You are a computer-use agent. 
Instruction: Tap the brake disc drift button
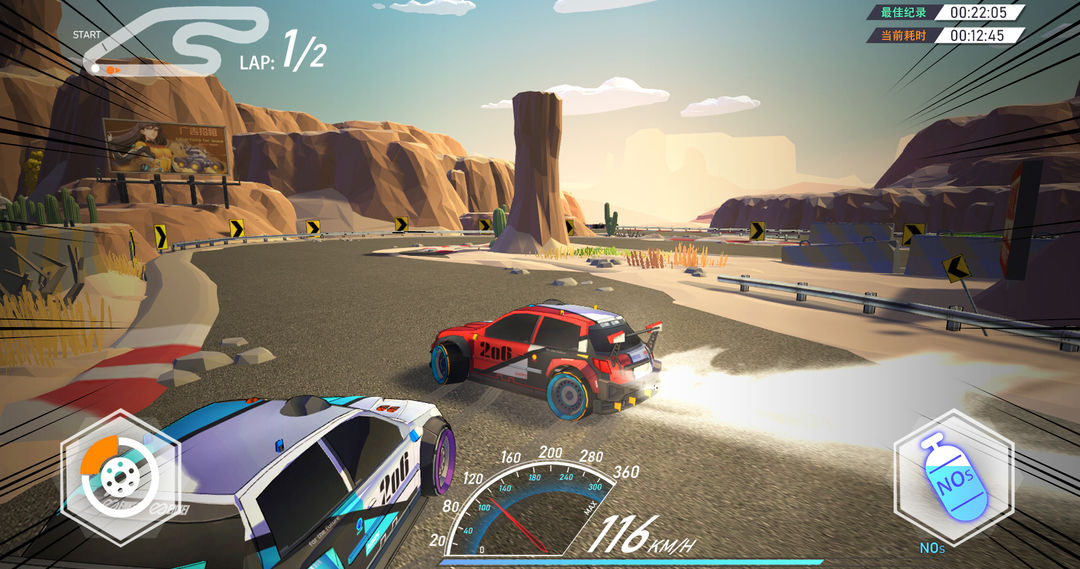pos(120,477)
